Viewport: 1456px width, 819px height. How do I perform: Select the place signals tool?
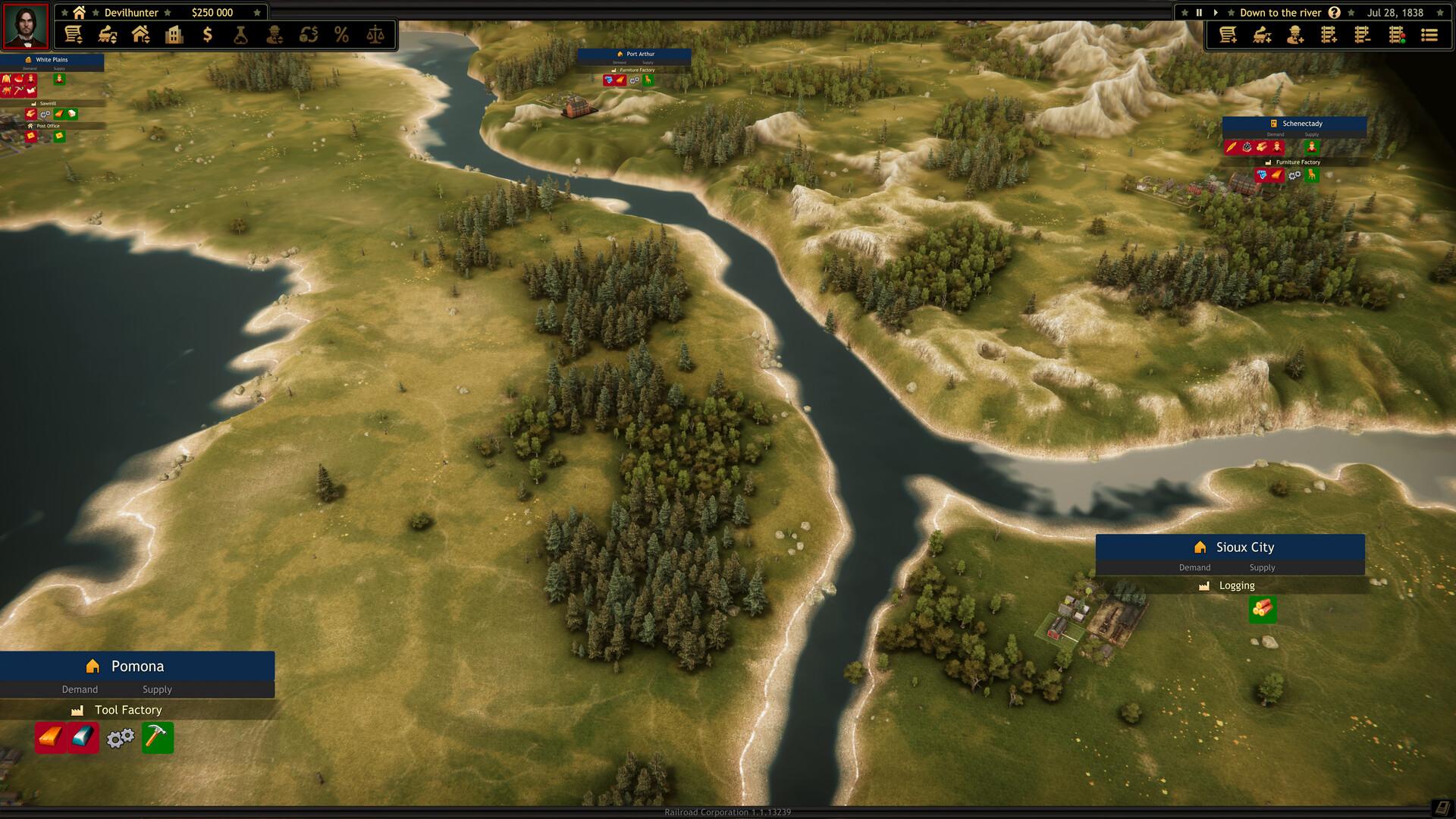(1395, 35)
